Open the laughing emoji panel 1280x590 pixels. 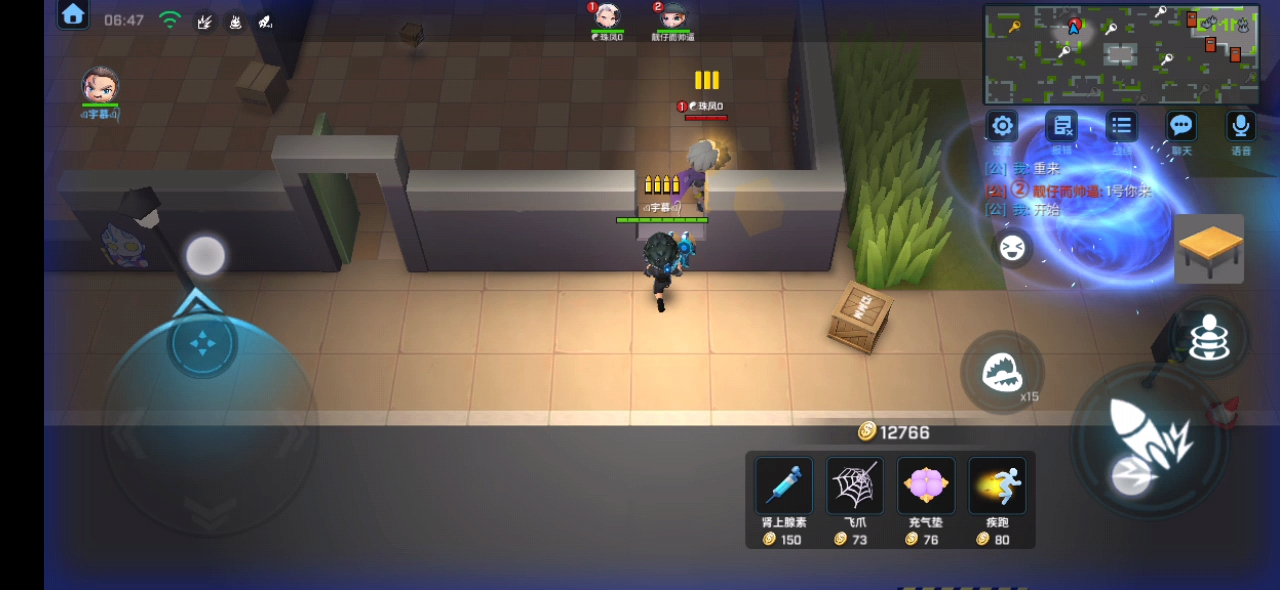click(1012, 248)
